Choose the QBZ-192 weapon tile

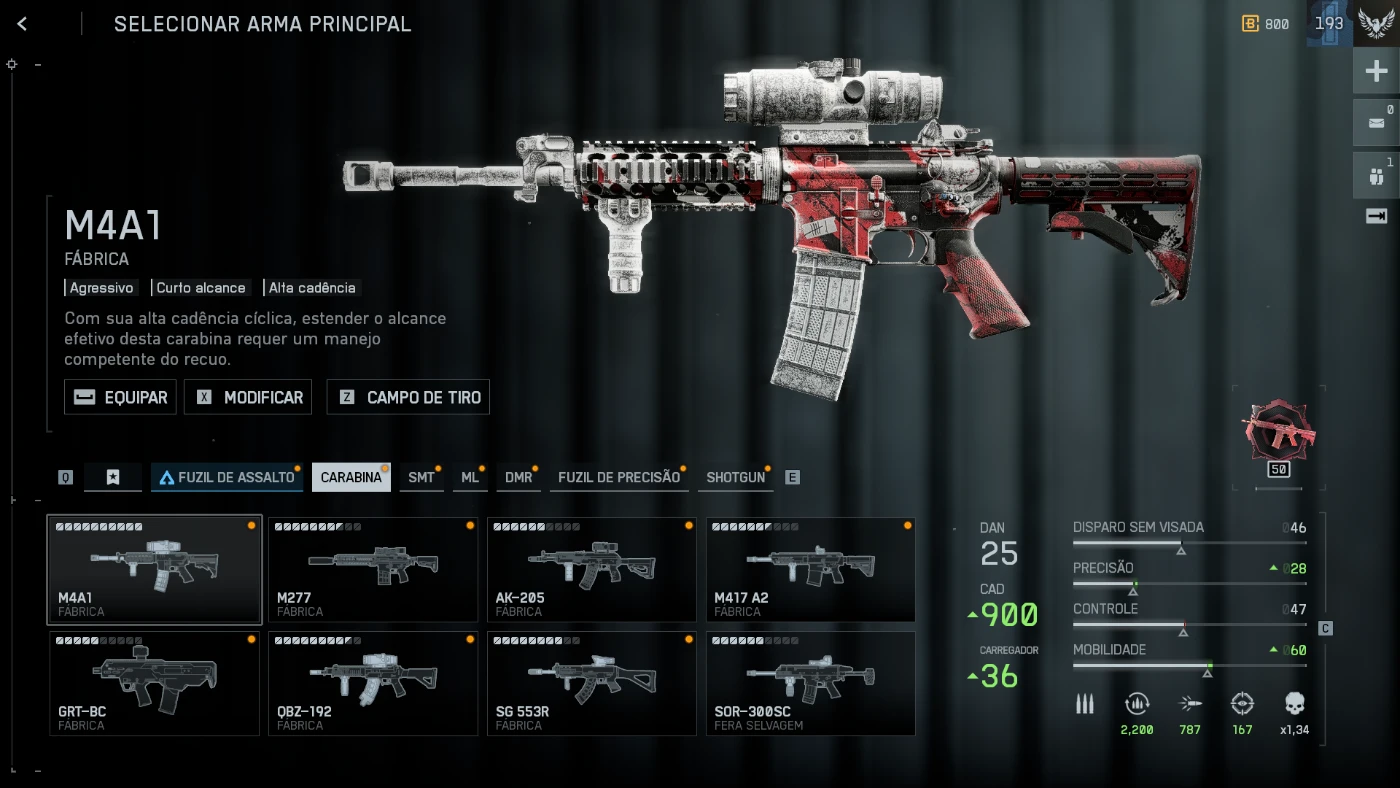point(373,683)
